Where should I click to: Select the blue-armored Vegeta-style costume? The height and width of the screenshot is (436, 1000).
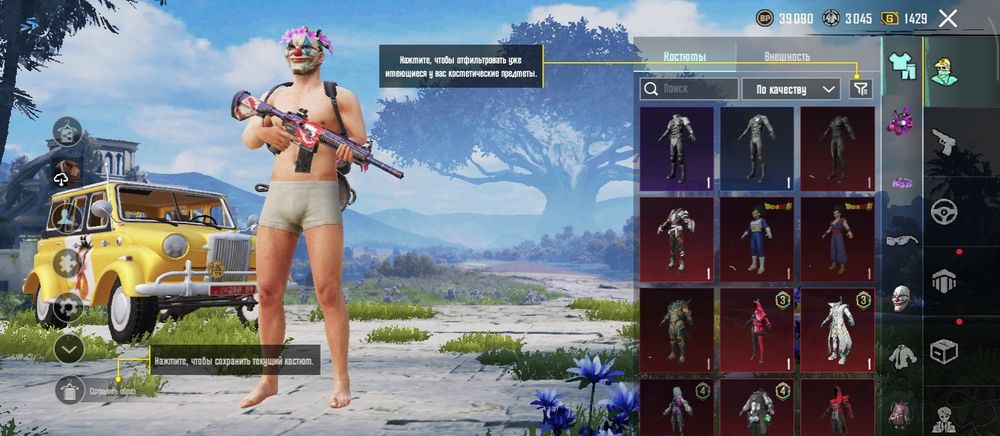click(757, 240)
